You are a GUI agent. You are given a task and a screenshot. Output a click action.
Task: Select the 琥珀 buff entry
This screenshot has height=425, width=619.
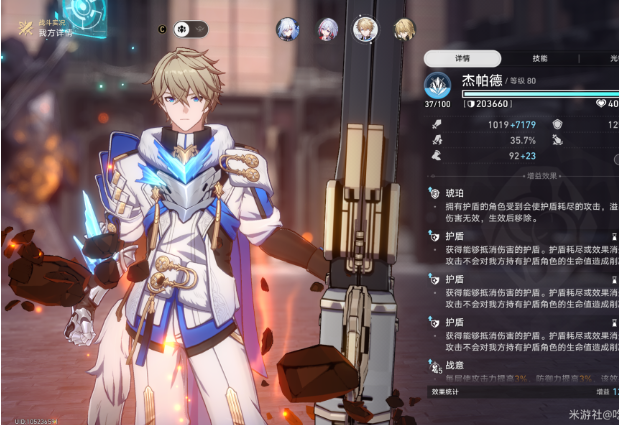pos(455,193)
